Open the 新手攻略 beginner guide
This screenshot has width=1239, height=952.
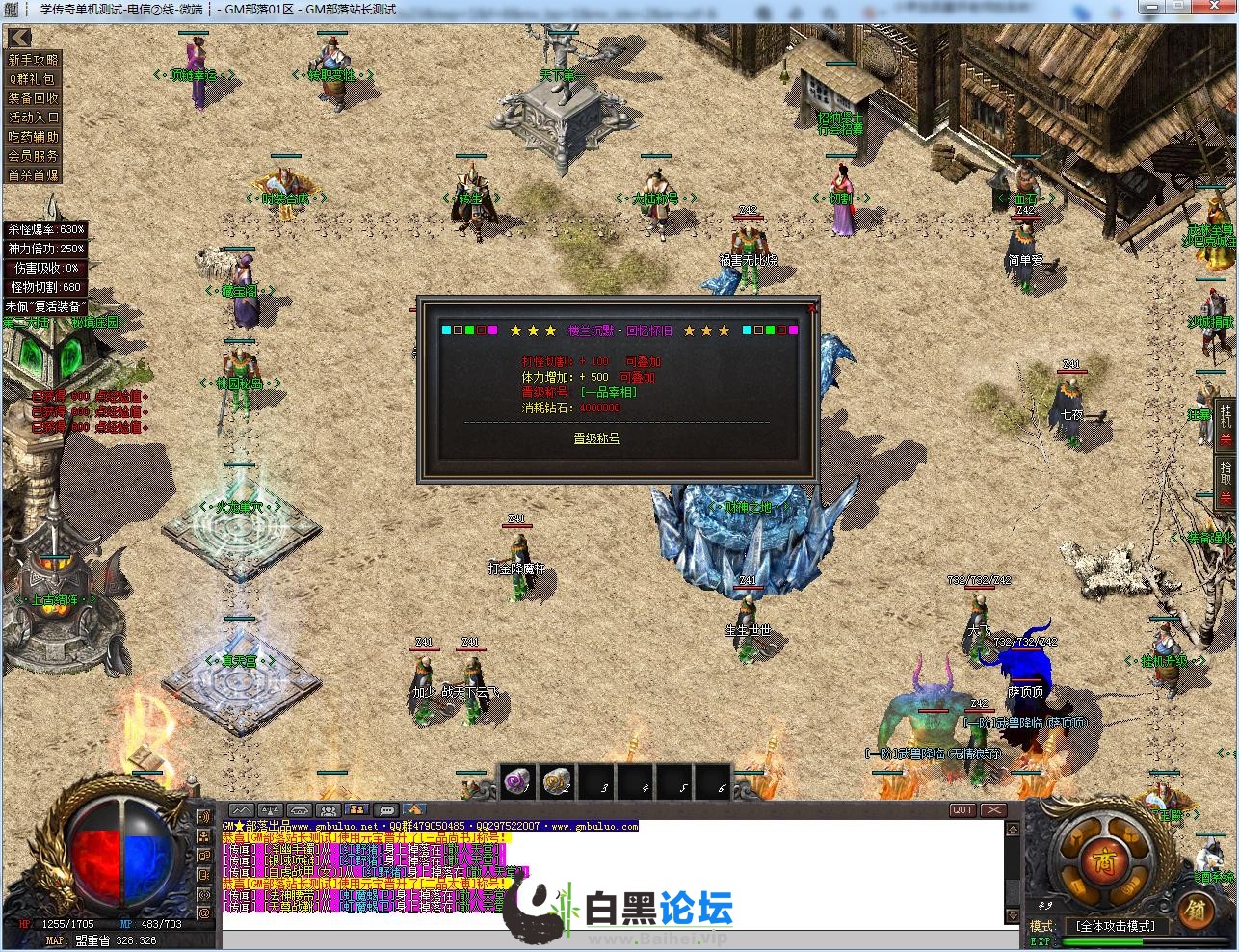34,60
